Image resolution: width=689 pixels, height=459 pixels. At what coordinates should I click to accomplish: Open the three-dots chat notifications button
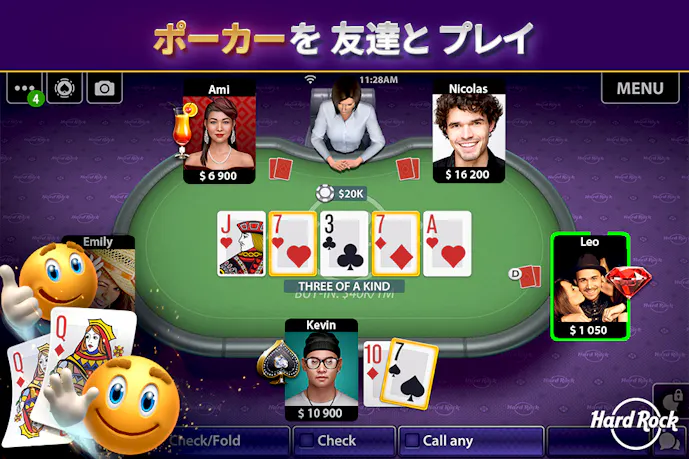coord(25,88)
